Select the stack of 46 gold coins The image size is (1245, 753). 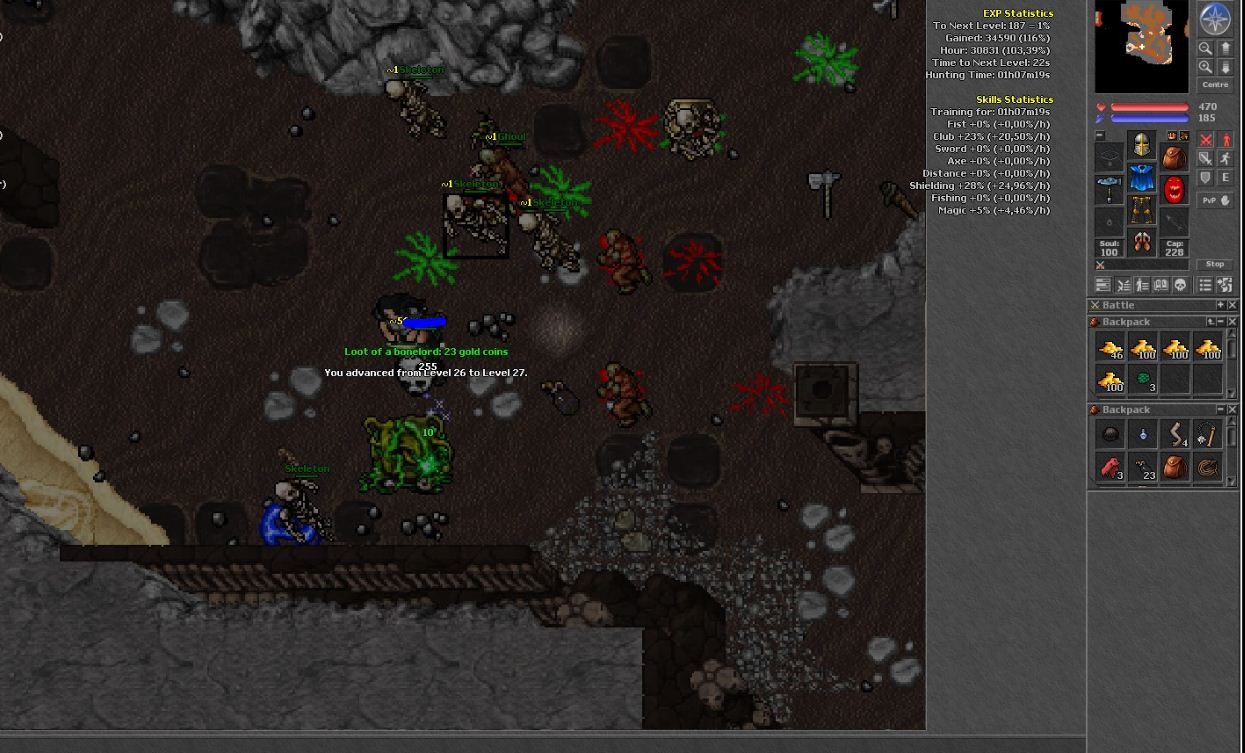[1110, 348]
